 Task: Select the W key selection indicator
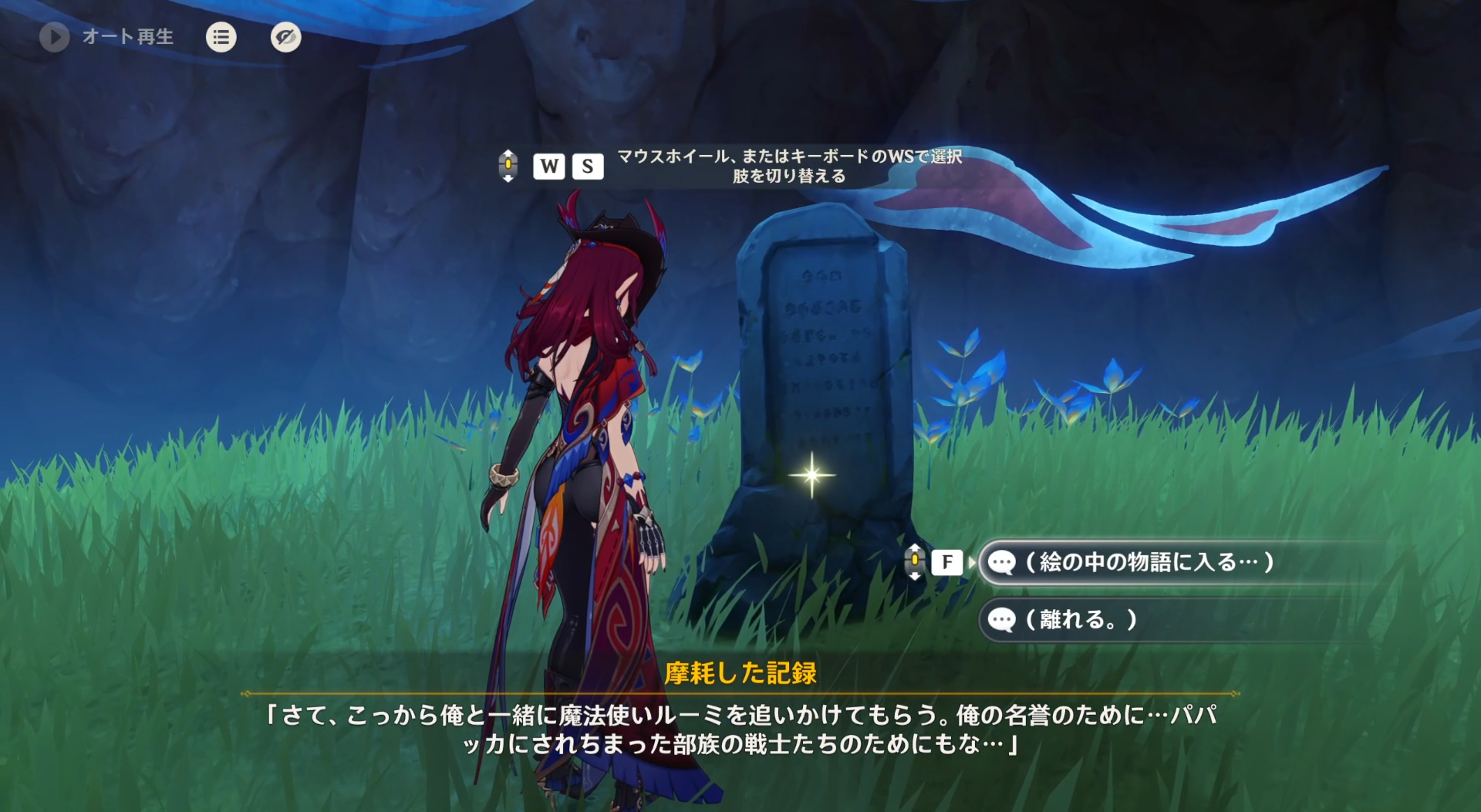pos(549,166)
